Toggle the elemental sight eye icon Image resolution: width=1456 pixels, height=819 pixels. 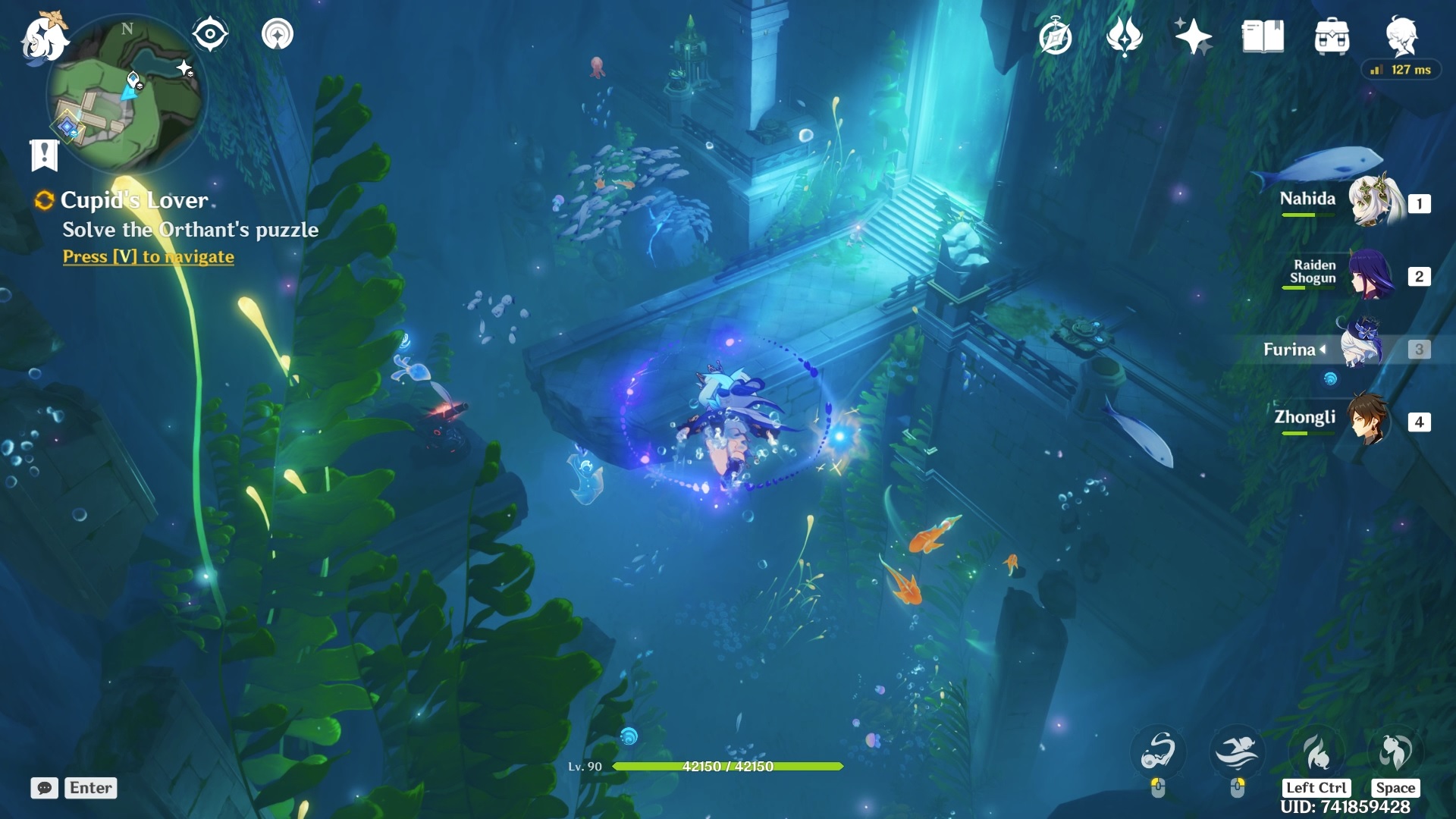click(x=210, y=34)
